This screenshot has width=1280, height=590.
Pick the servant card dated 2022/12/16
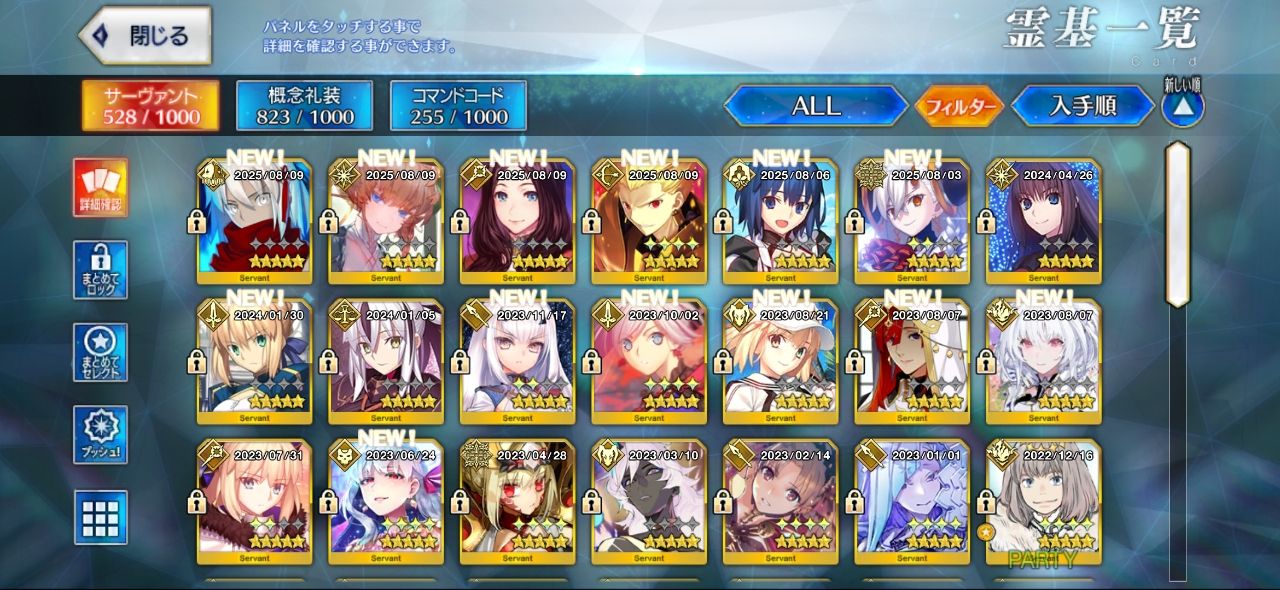click(x=1043, y=502)
